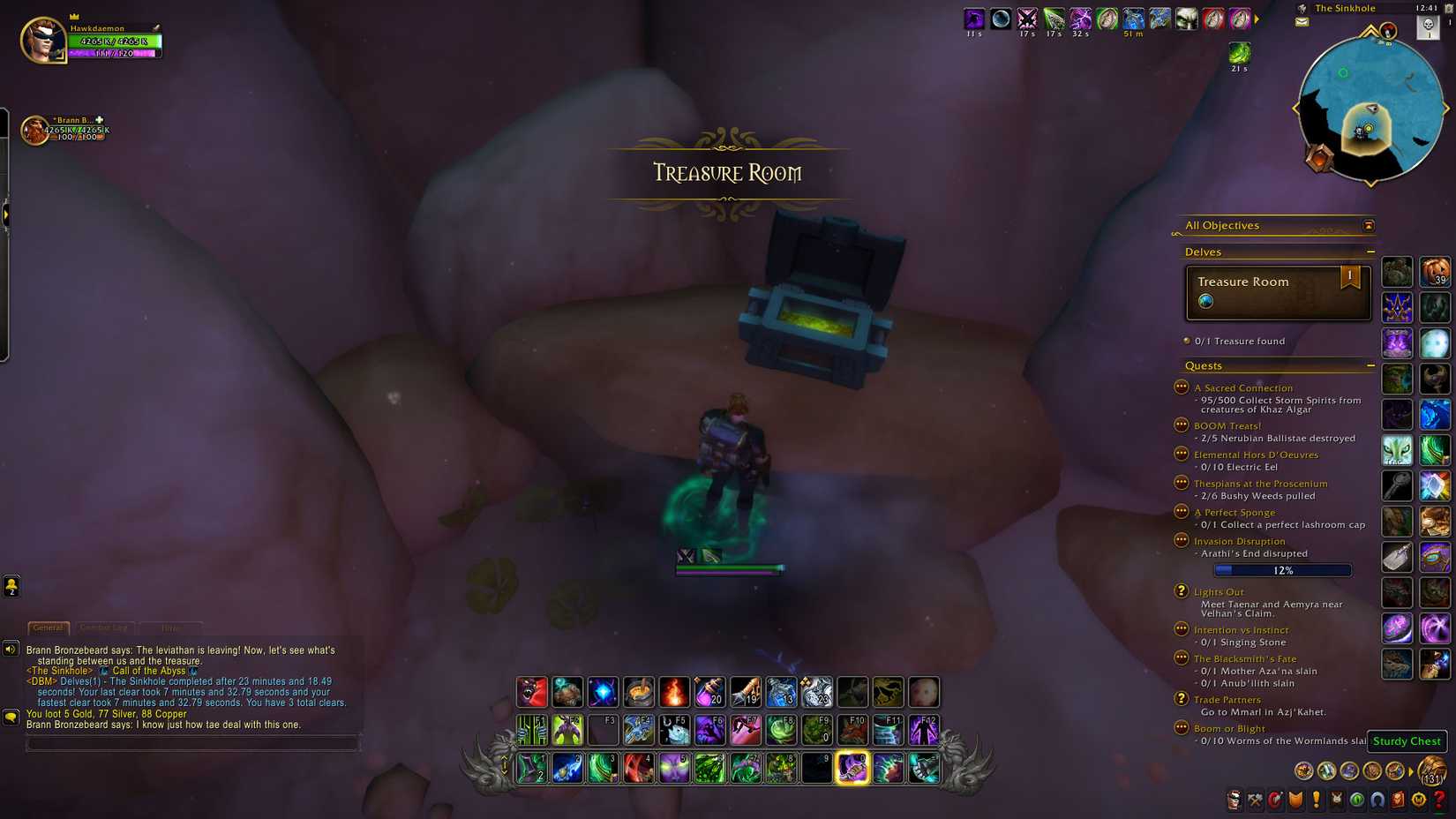Viewport: 1456px width, 819px height.
Task: Collapse the All Objectives tracker
Action: (x=1369, y=225)
